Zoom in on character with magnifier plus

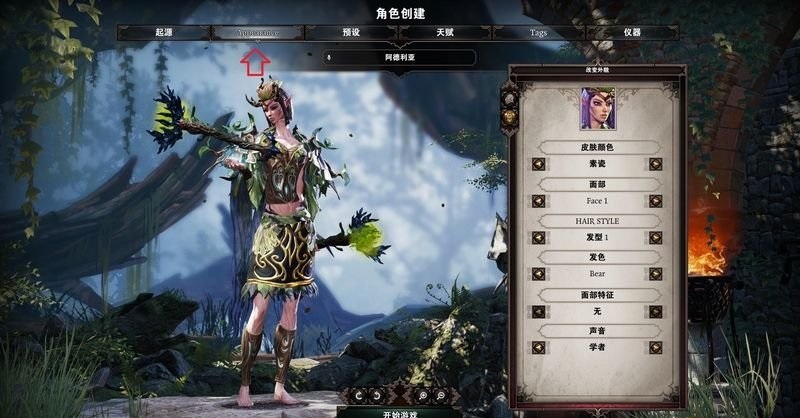[421, 395]
